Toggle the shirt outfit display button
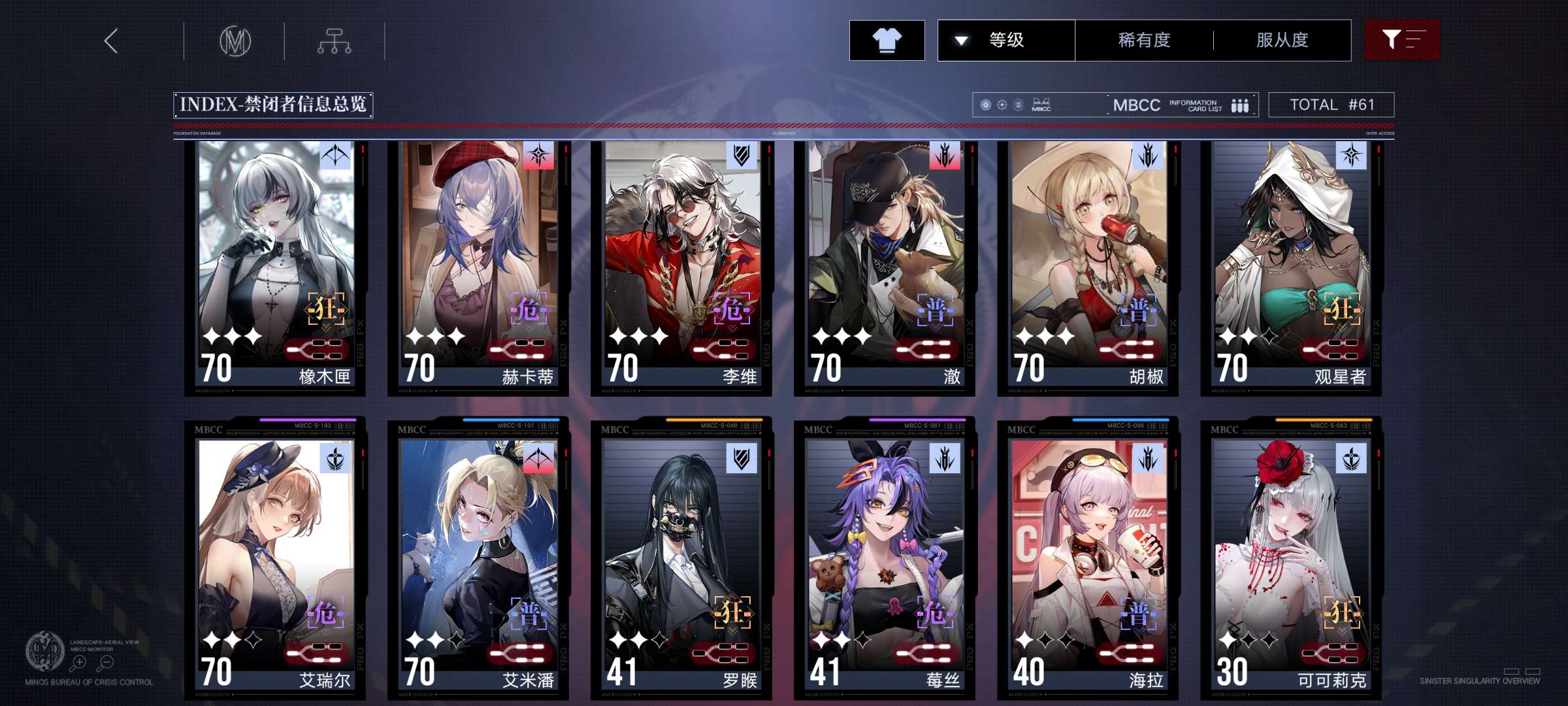Screen dimensions: 1568x706 (x=887, y=41)
